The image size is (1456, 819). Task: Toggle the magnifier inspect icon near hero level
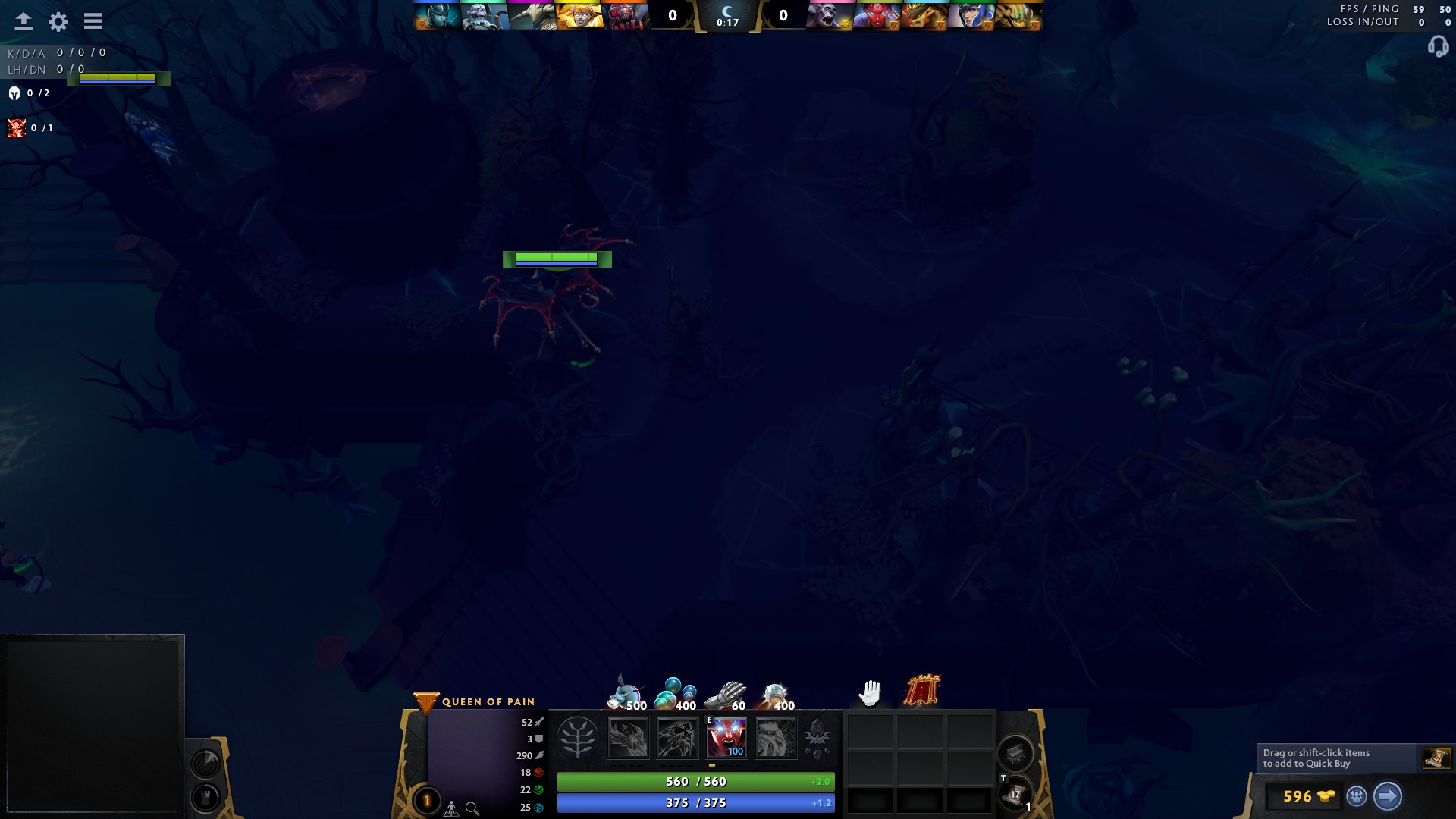[470, 809]
